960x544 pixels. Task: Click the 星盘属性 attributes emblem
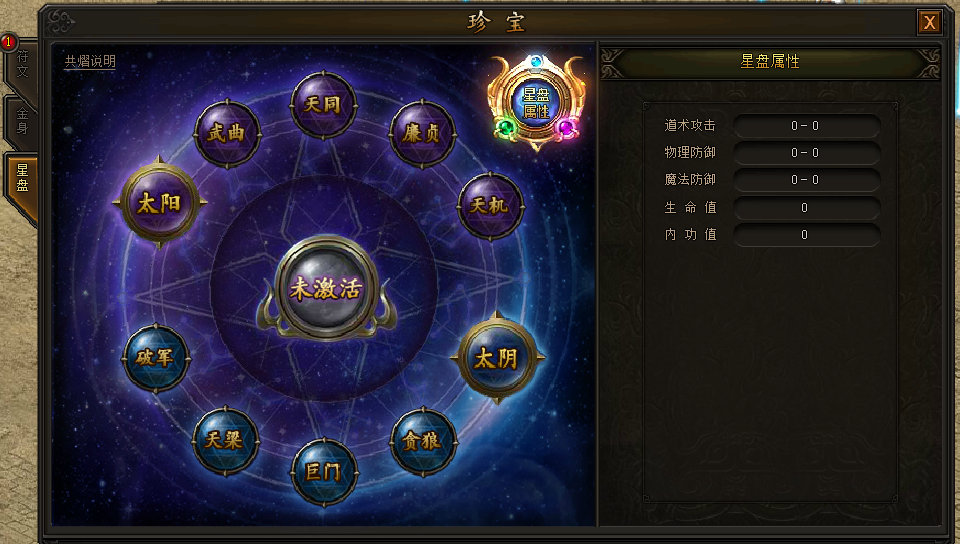click(536, 101)
